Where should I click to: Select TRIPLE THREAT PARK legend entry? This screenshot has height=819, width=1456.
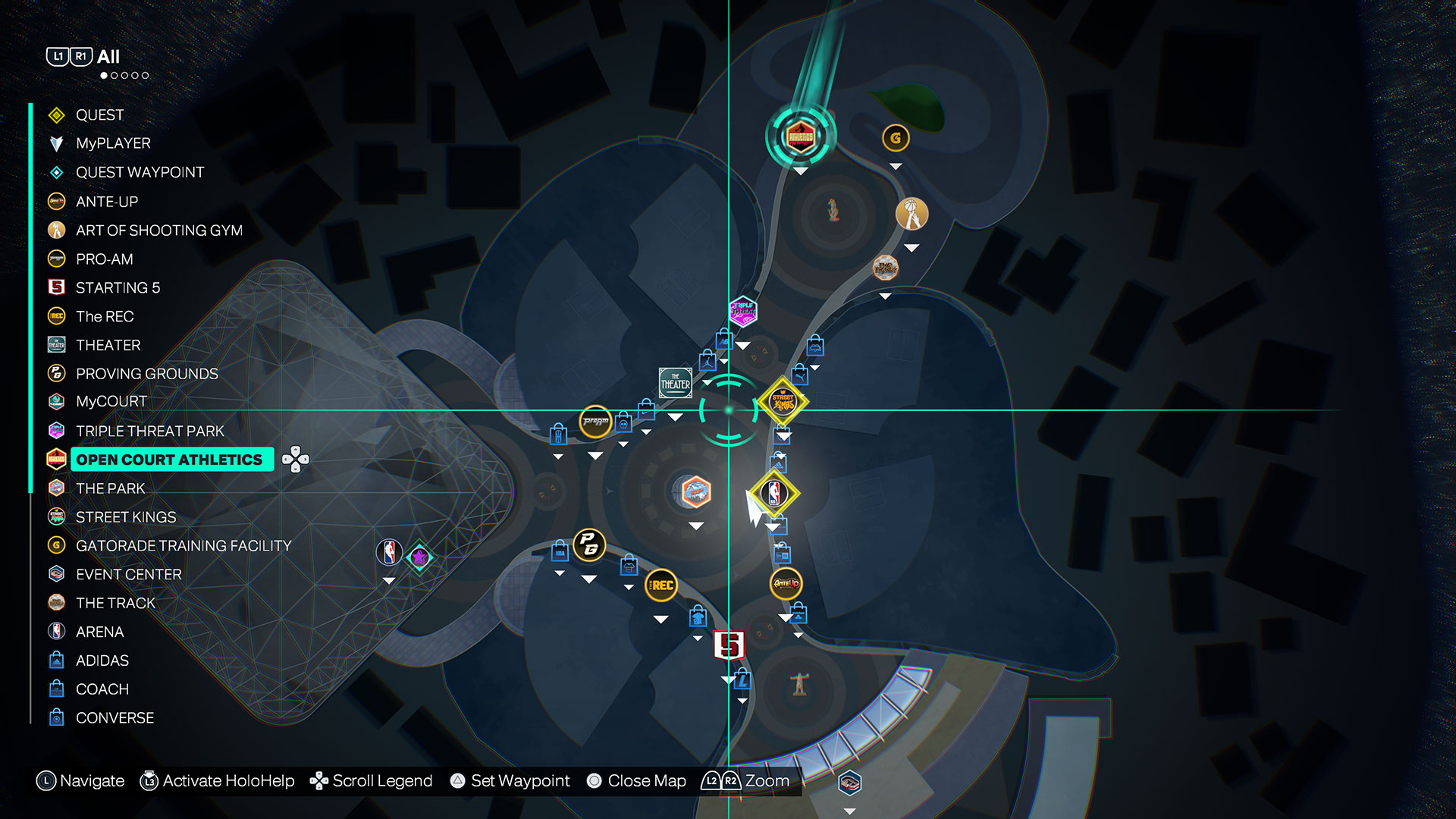click(149, 431)
